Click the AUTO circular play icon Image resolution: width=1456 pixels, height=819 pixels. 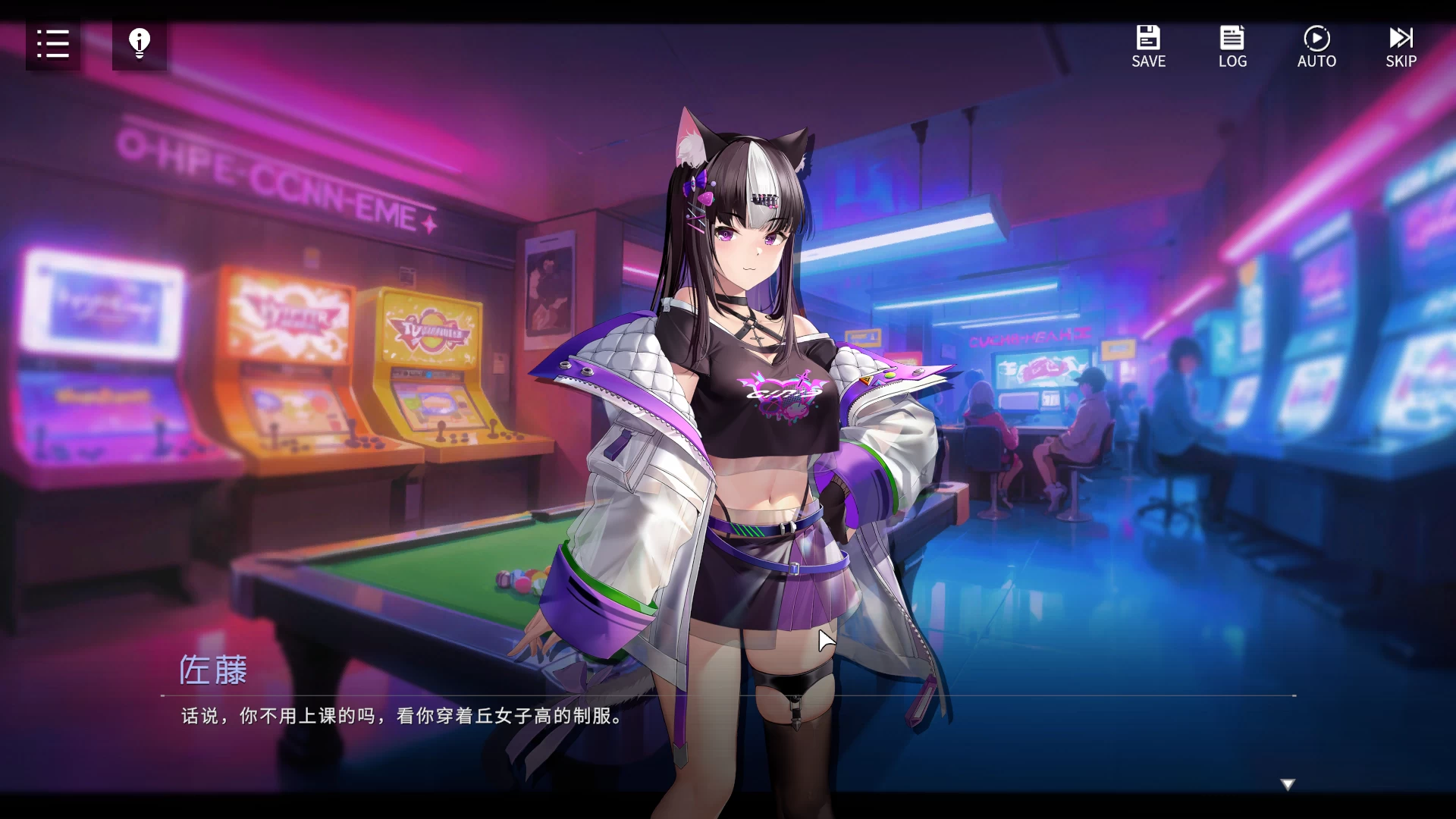point(1317,36)
